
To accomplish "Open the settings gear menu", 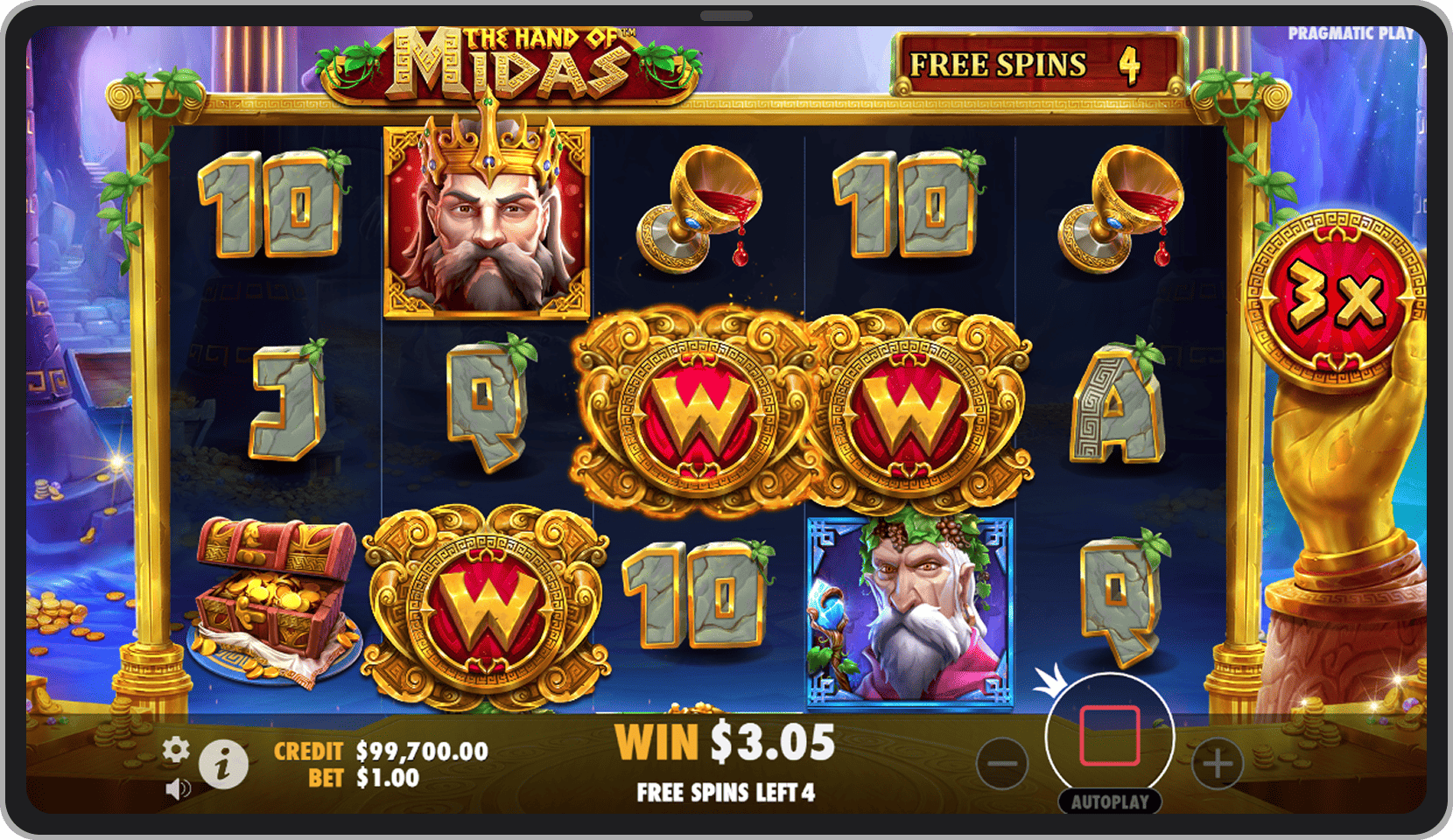I will pyautogui.click(x=176, y=750).
